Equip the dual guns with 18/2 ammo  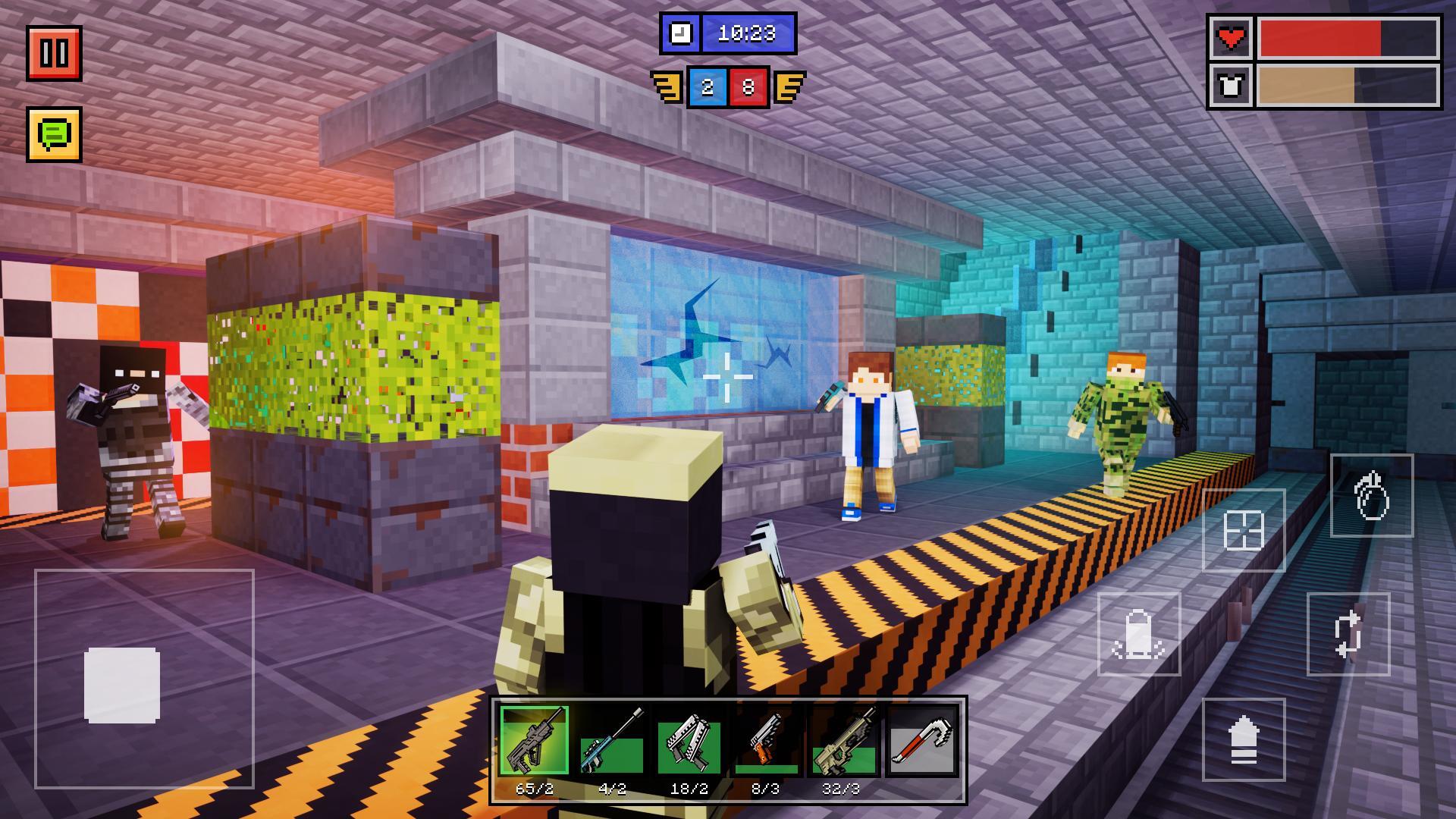tap(689, 741)
